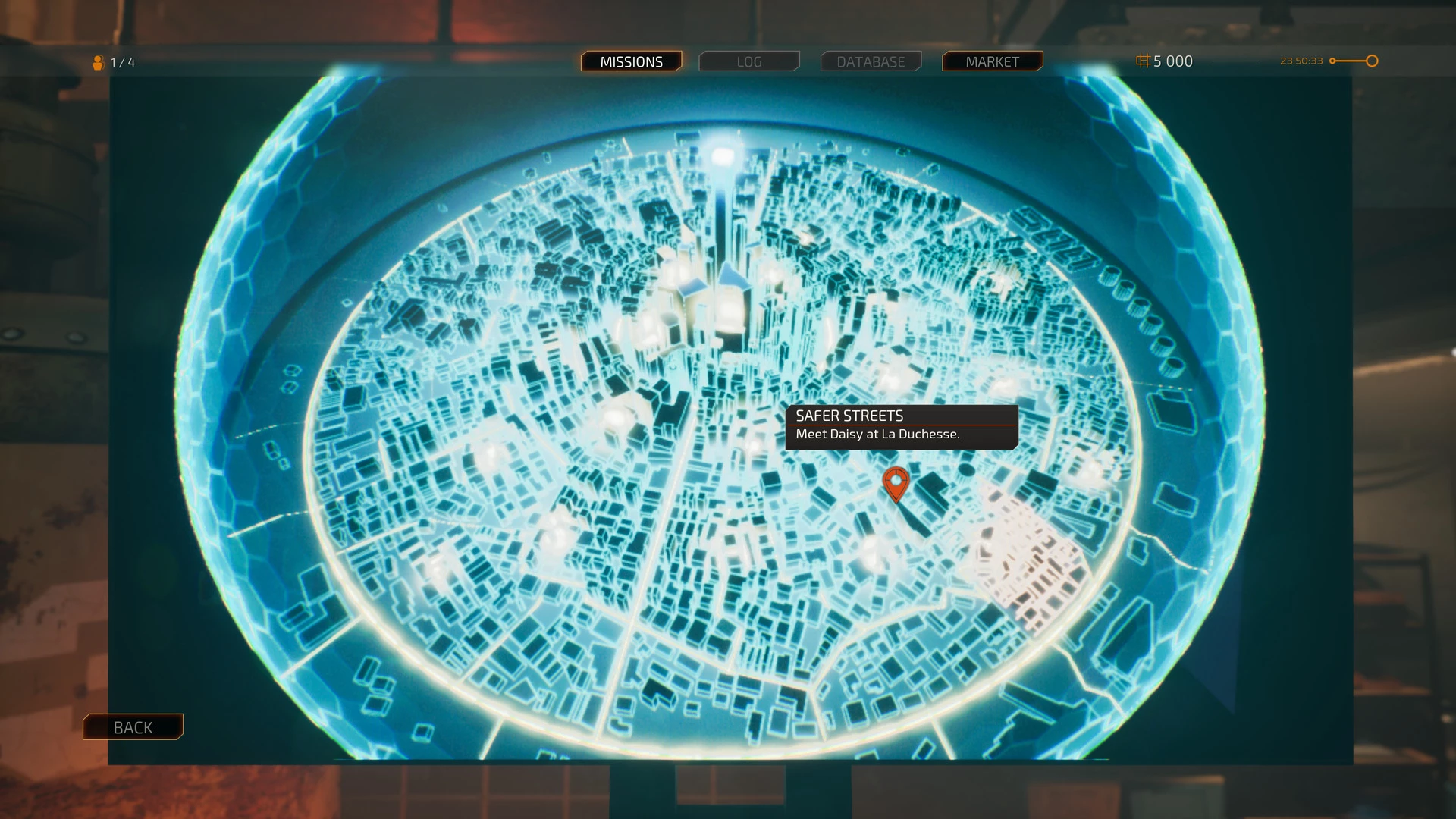Go to the Market tab

[992, 61]
